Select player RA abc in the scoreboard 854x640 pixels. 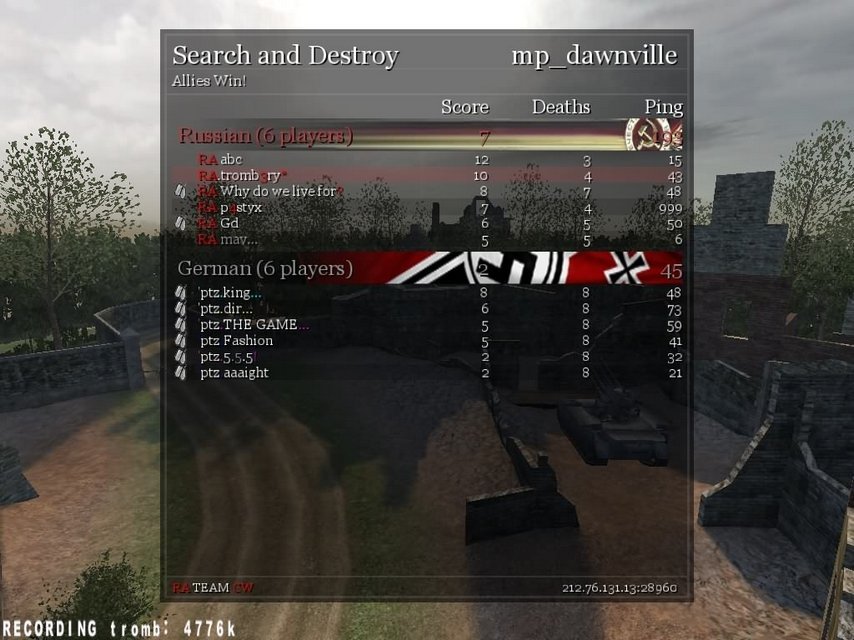(x=221, y=160)
